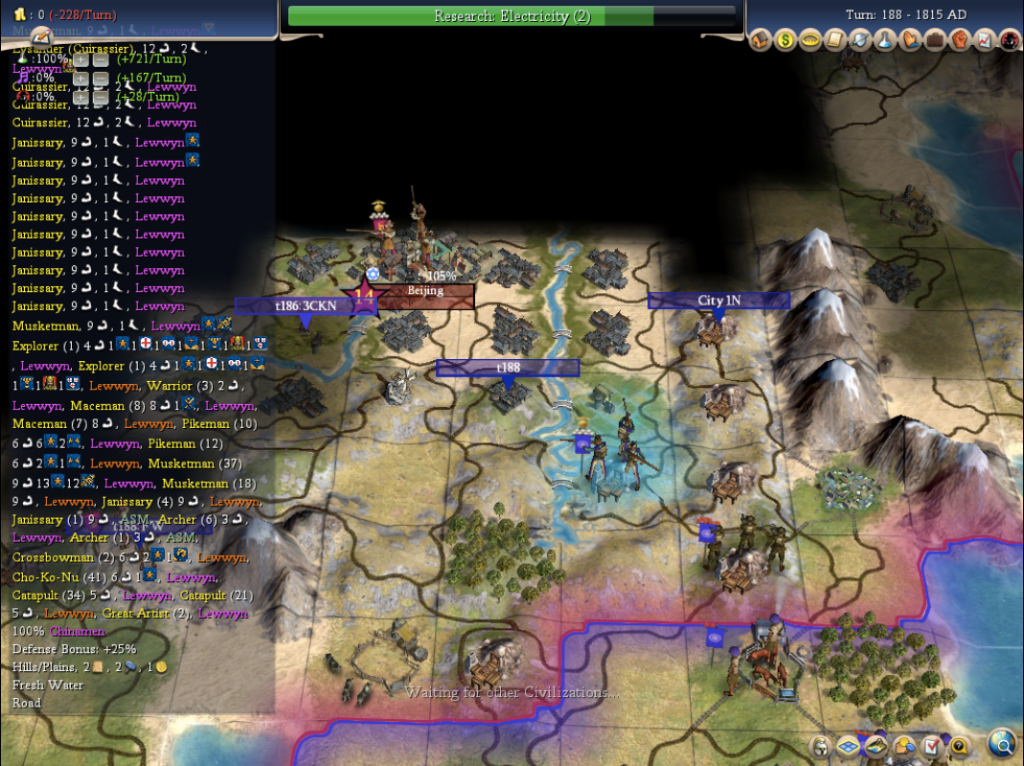Select the 't188' city name banner
The width and height of the screenshot is (1024, 766).
tap(507, 368)
